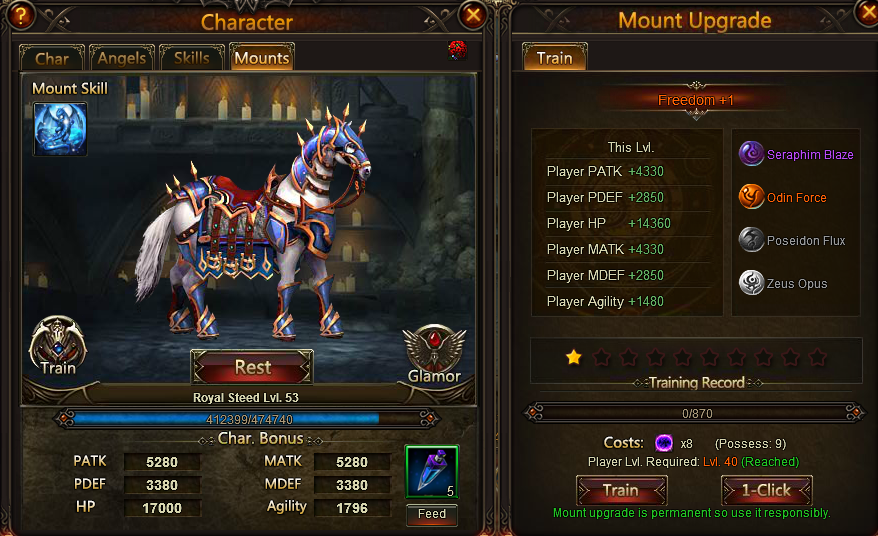Activate the 1-Click training button

[766, 490]
